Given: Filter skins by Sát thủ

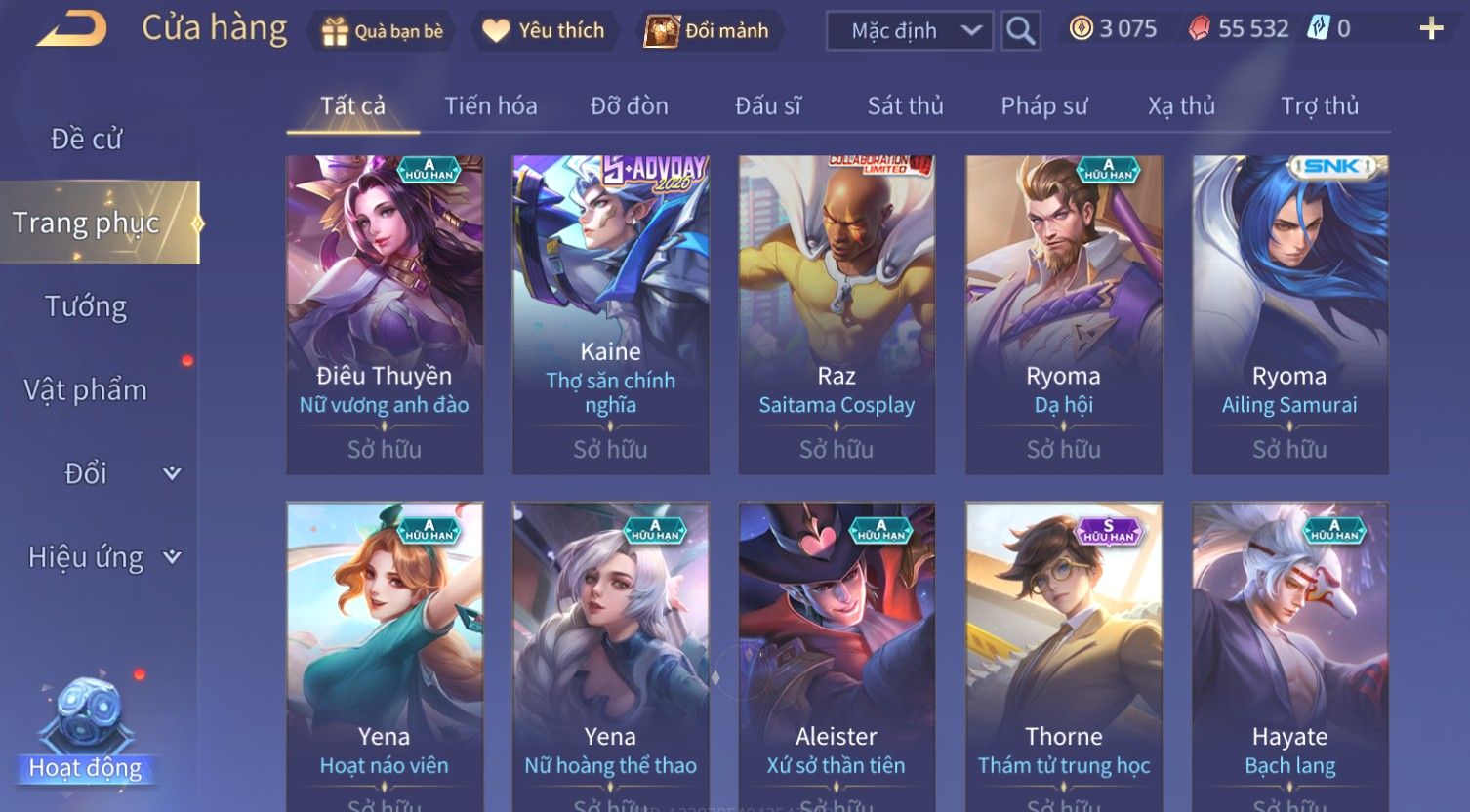Looking at the screenshot, I should click(x=905, y=106).
